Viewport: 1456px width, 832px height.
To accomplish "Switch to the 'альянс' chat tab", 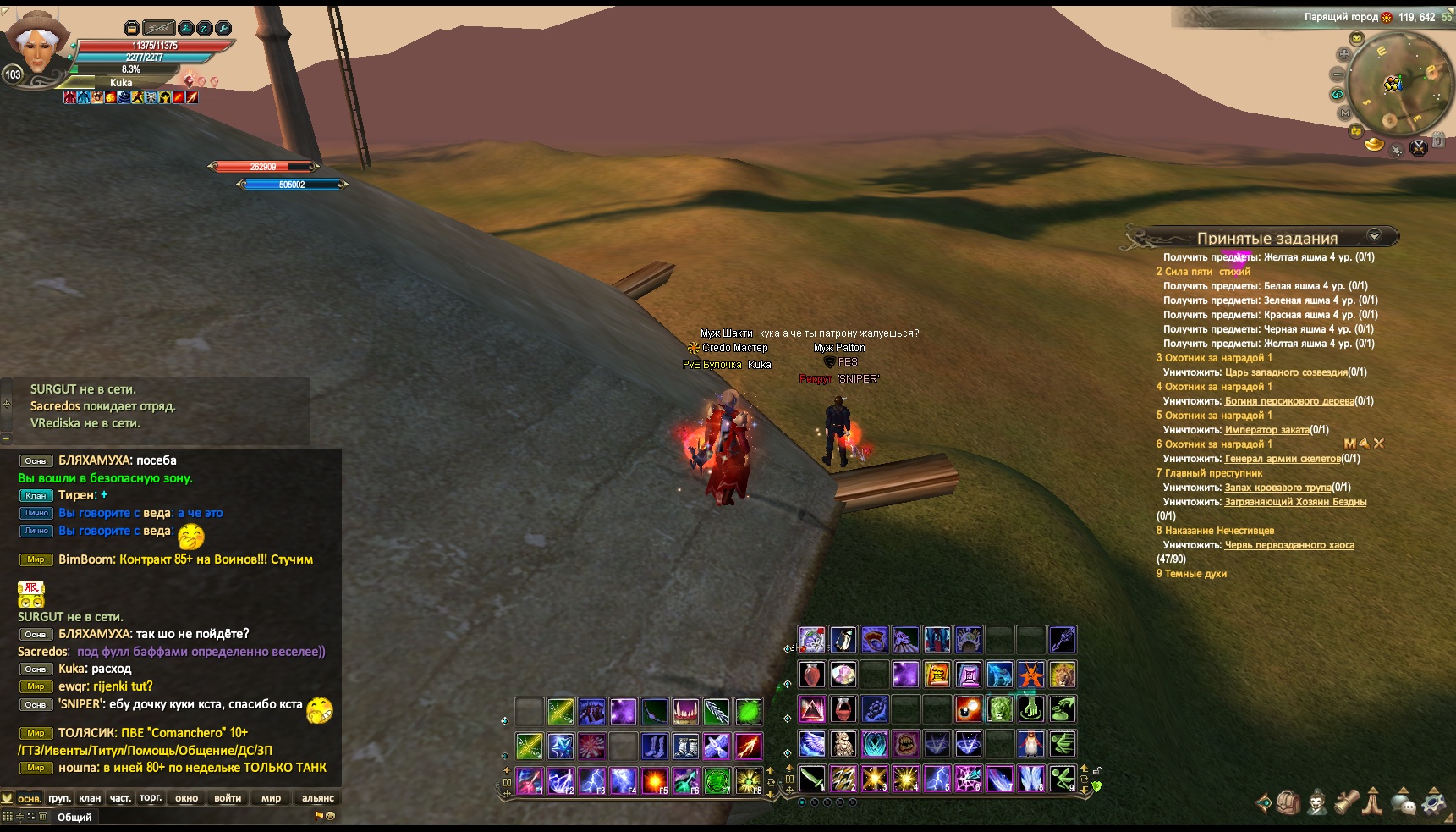I will point(318,798).
